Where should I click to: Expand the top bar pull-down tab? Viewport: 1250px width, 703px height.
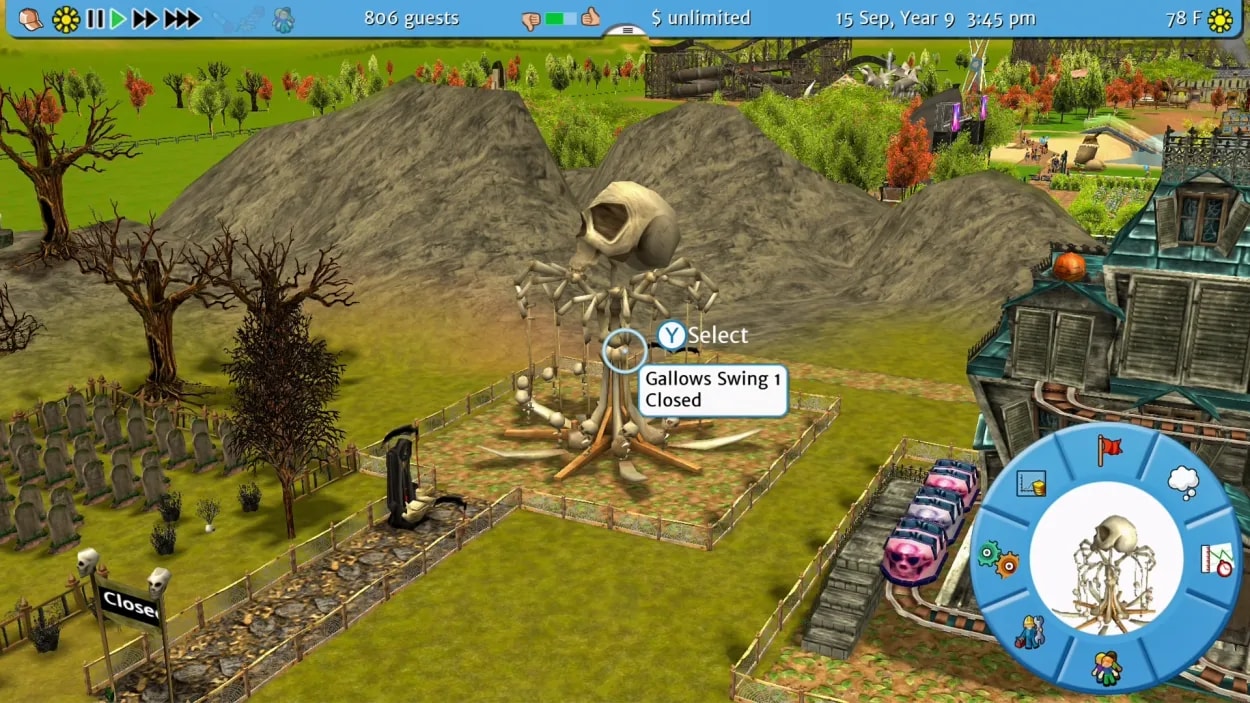[x=627, y=30]
